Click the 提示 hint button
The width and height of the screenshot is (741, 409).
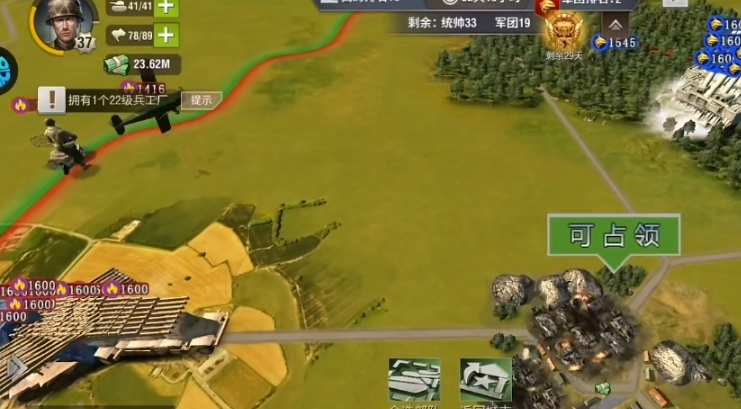click(201, 99)
